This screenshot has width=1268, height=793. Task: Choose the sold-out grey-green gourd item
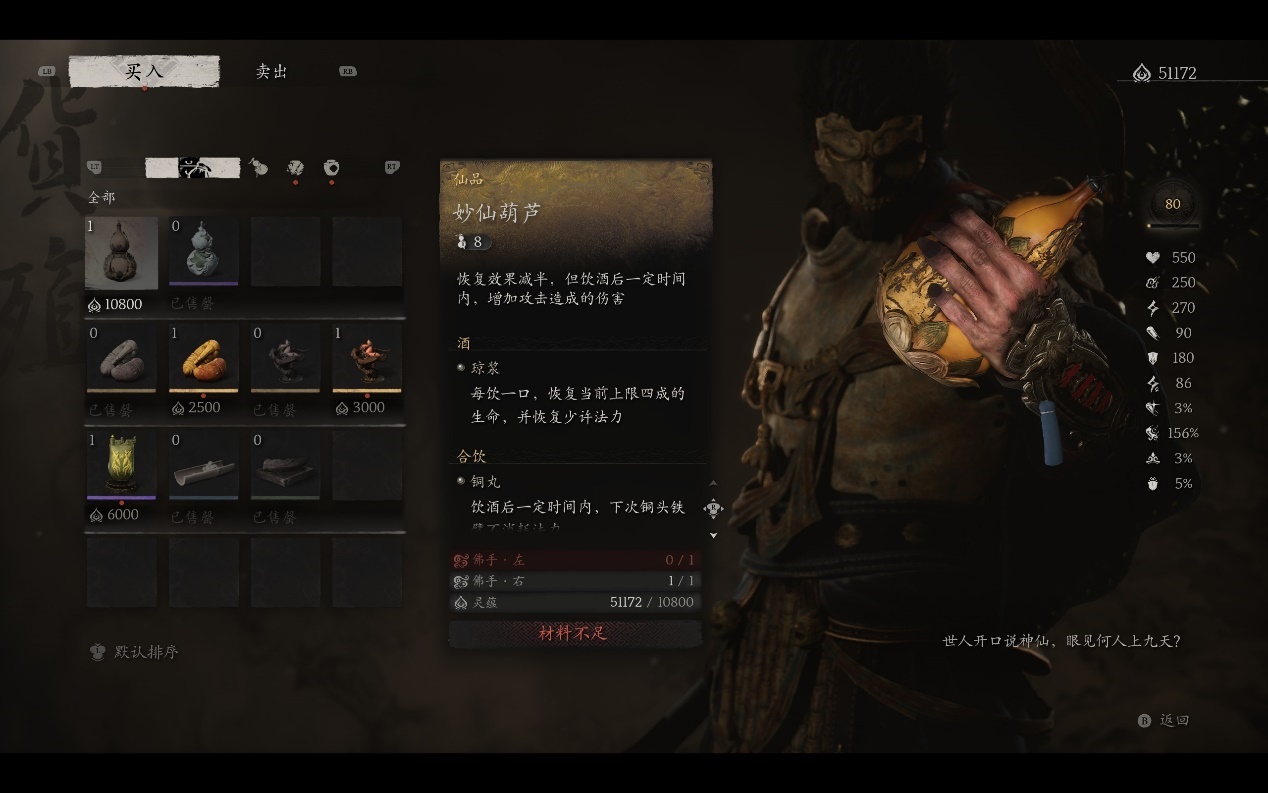(204, 254)
